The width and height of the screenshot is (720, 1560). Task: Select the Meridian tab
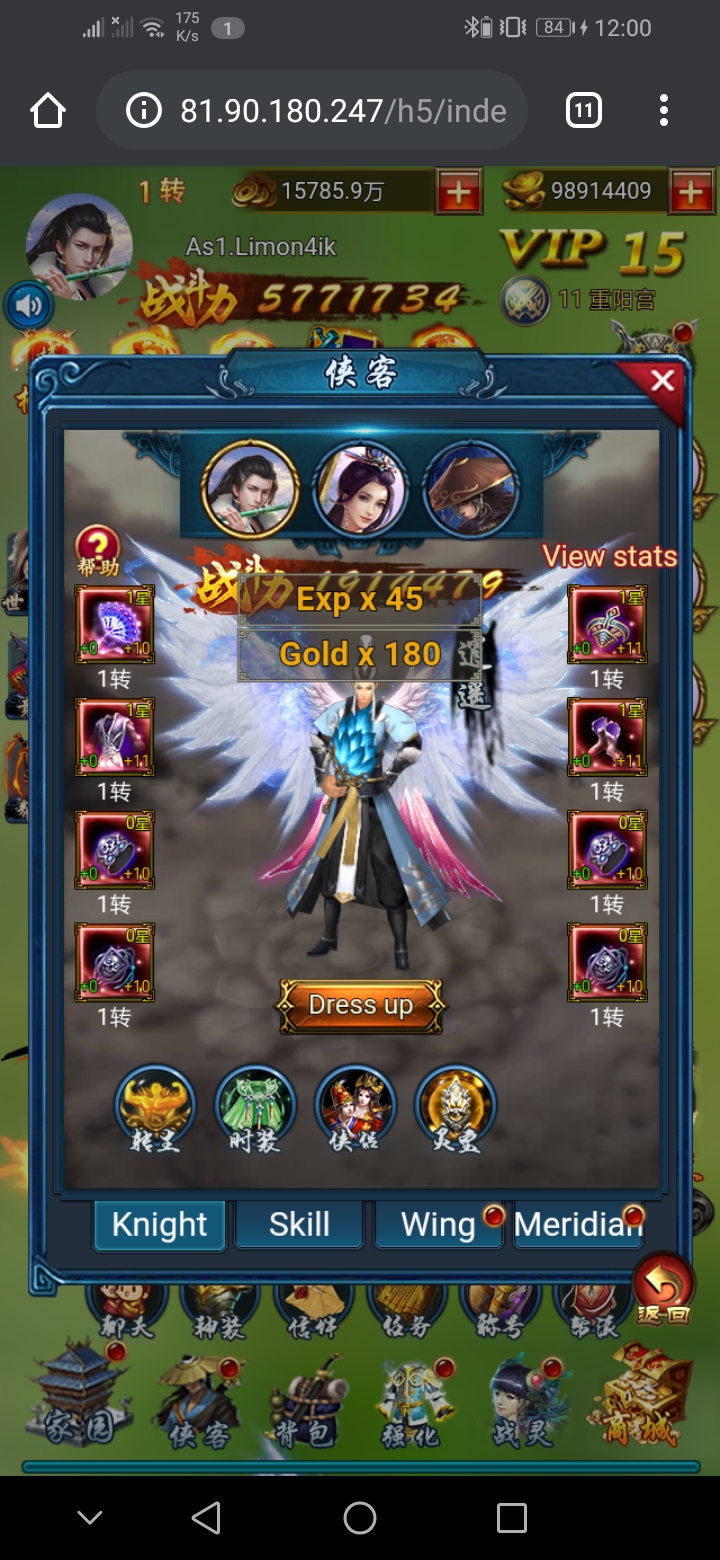577,1225
